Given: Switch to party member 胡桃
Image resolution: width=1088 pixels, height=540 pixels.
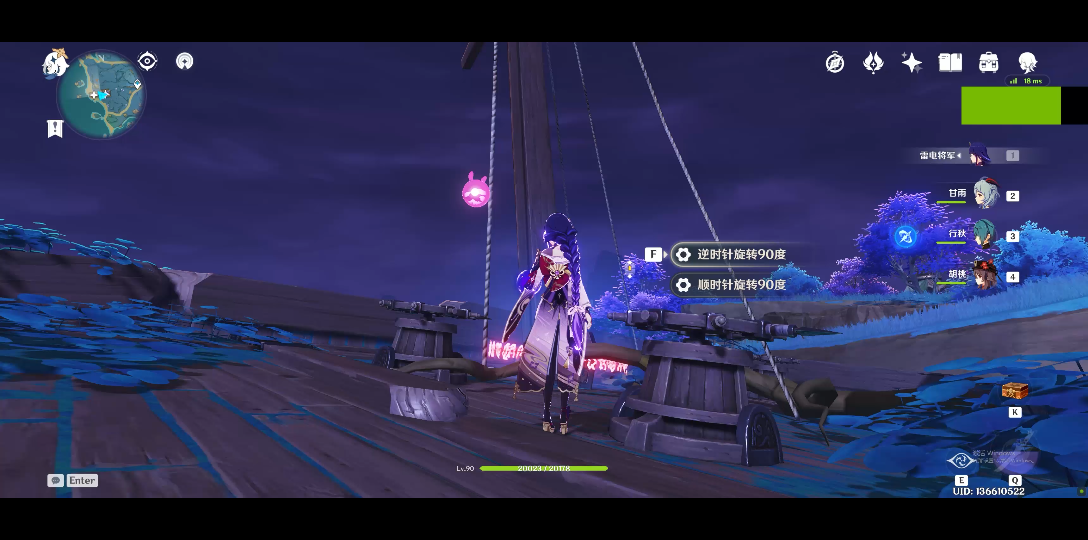Looking at the screenshot, I should pos(984,275).
